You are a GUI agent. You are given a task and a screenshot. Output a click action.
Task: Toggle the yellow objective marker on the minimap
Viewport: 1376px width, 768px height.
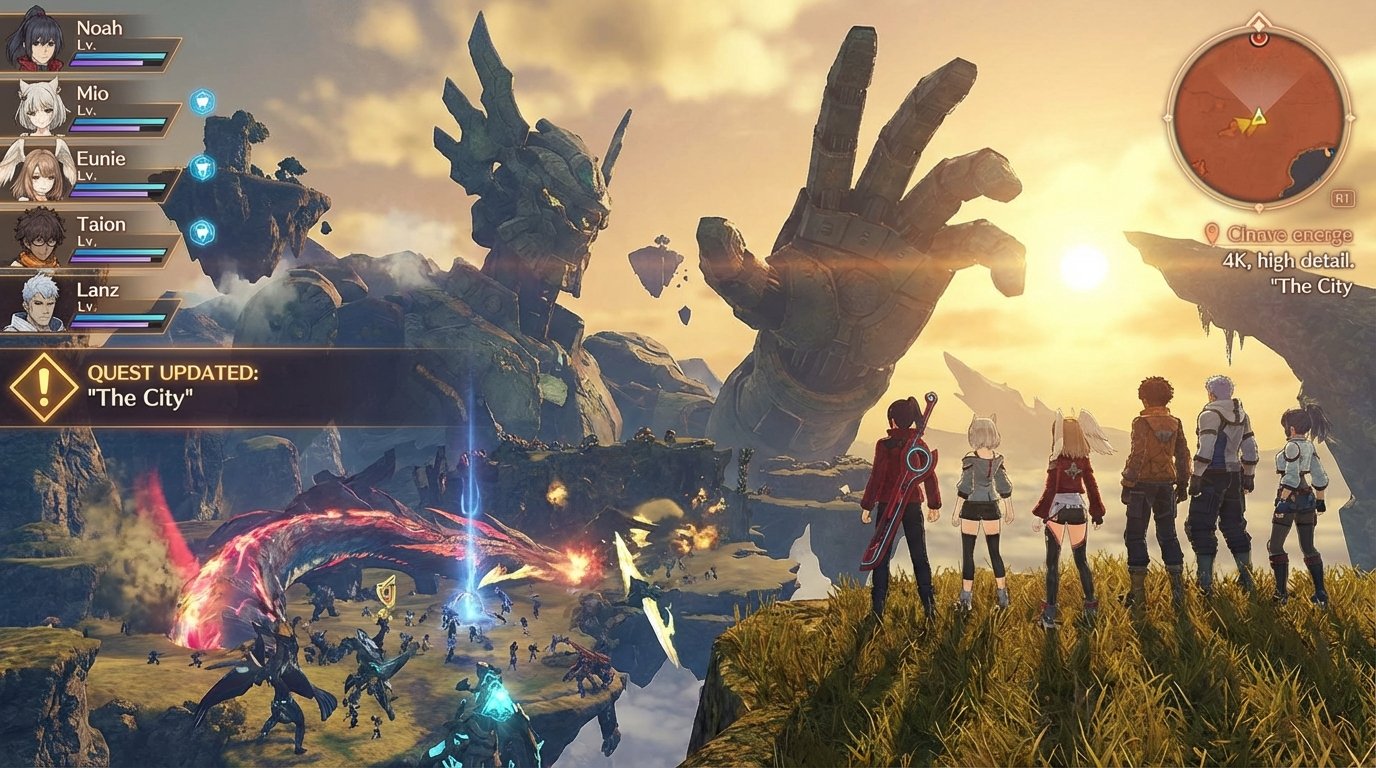(1243, 125)
